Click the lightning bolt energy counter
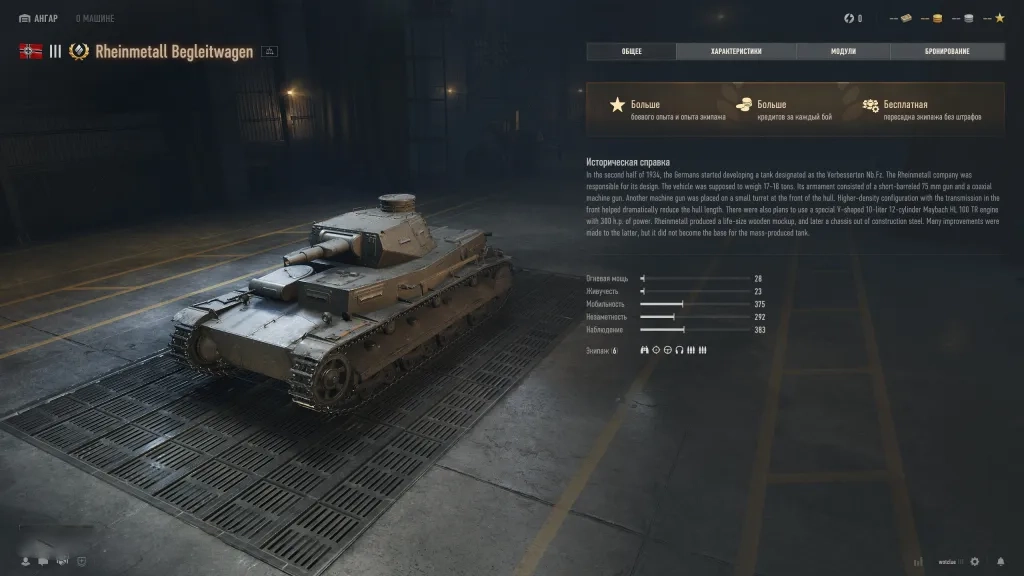This screenshot has width=1024, height=576. (850, 18)
